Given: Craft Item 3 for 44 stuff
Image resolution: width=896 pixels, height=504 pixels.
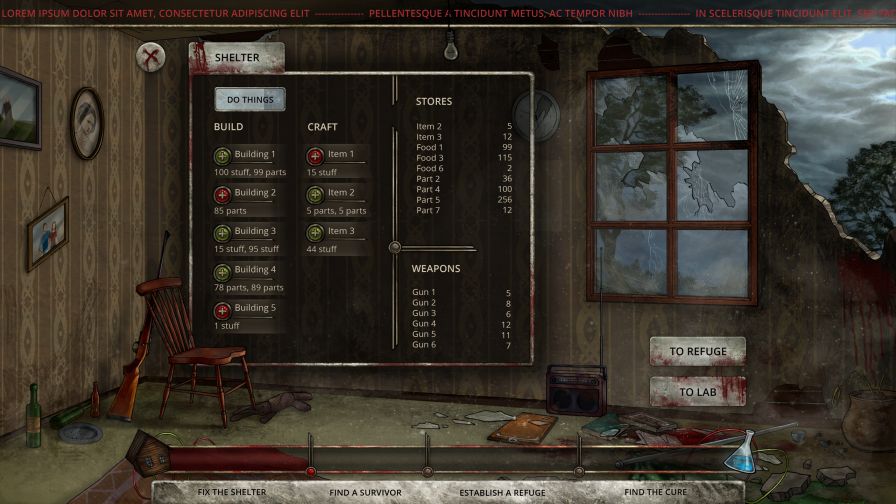Looking at the screenshot, I should pos(315,232).
